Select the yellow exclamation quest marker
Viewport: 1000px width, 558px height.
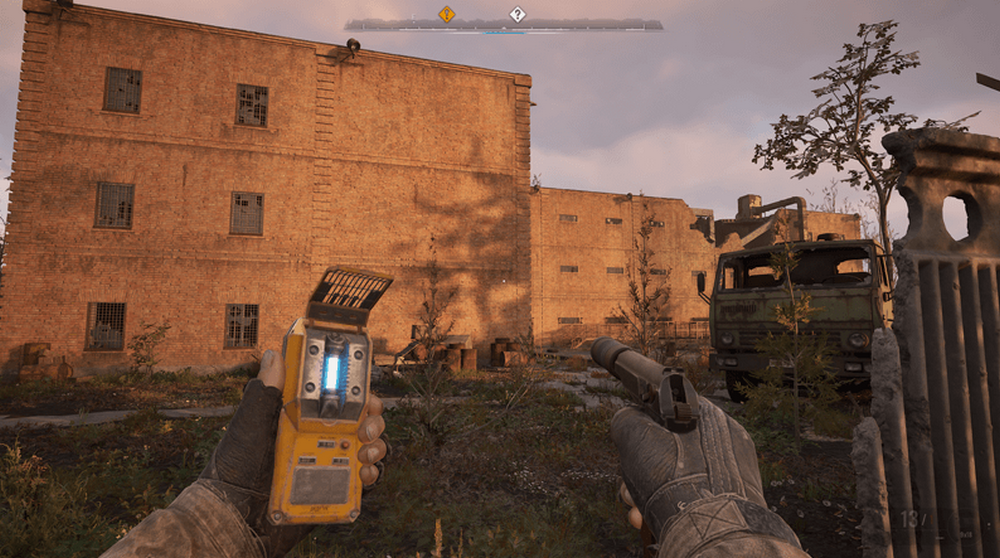[x=446, y=14]
